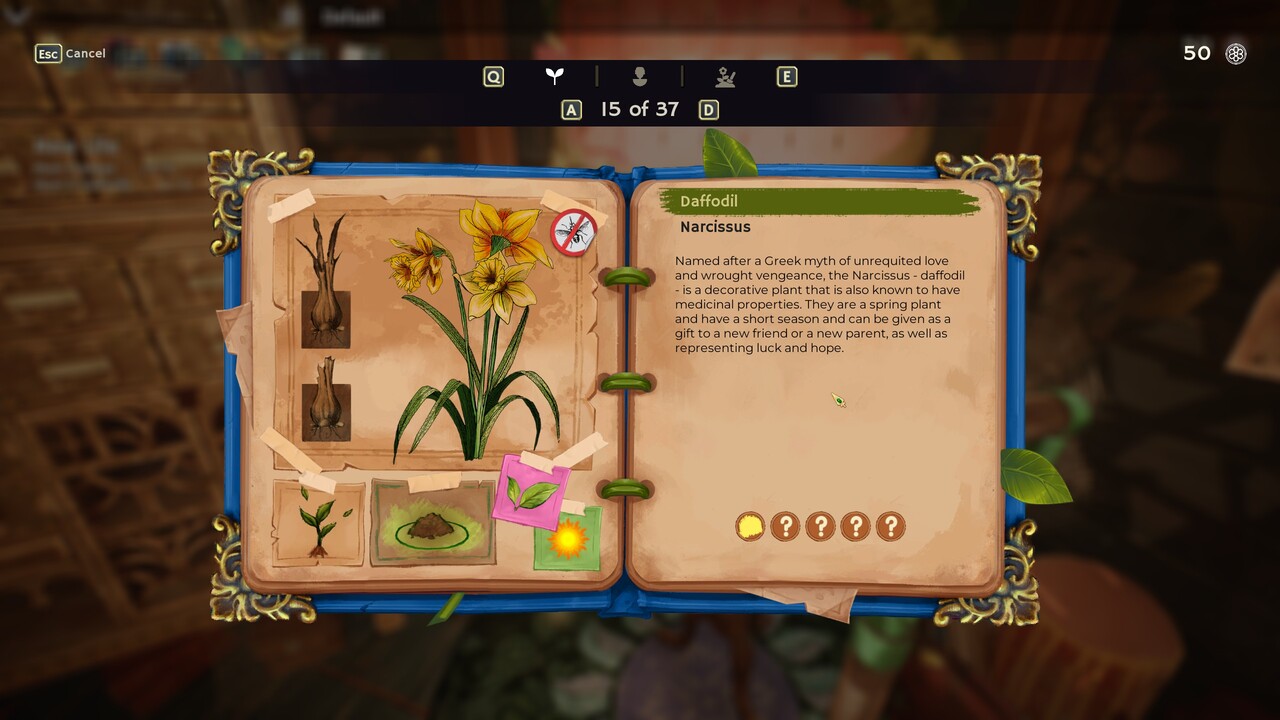This screenshot has width=1280, height=720.
Task: Choose the soil mound picture
Action: (x=433, y=523)
